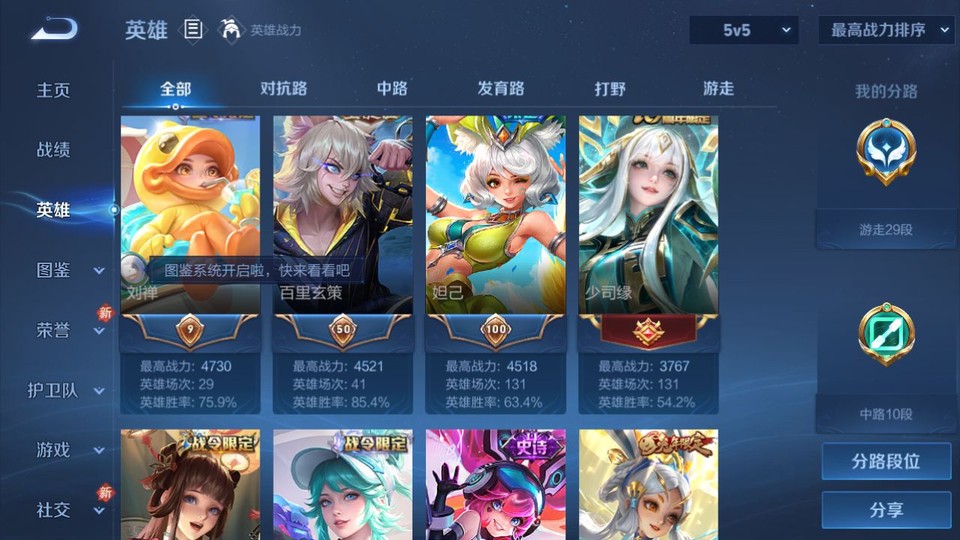Select the 刘禅 hero card
This screenshot has height=540, width=960.
pyautogui.click(x=190, y=215)
